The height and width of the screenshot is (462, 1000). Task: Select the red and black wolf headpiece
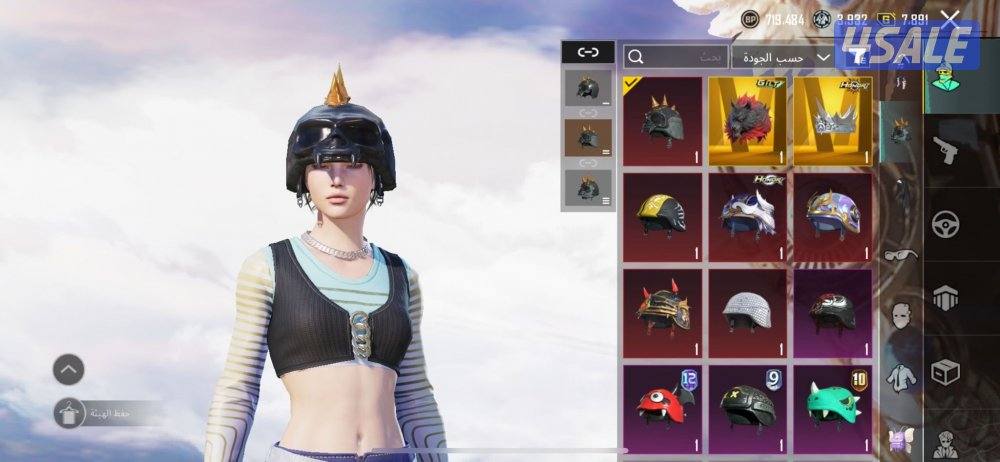point(748,121)
